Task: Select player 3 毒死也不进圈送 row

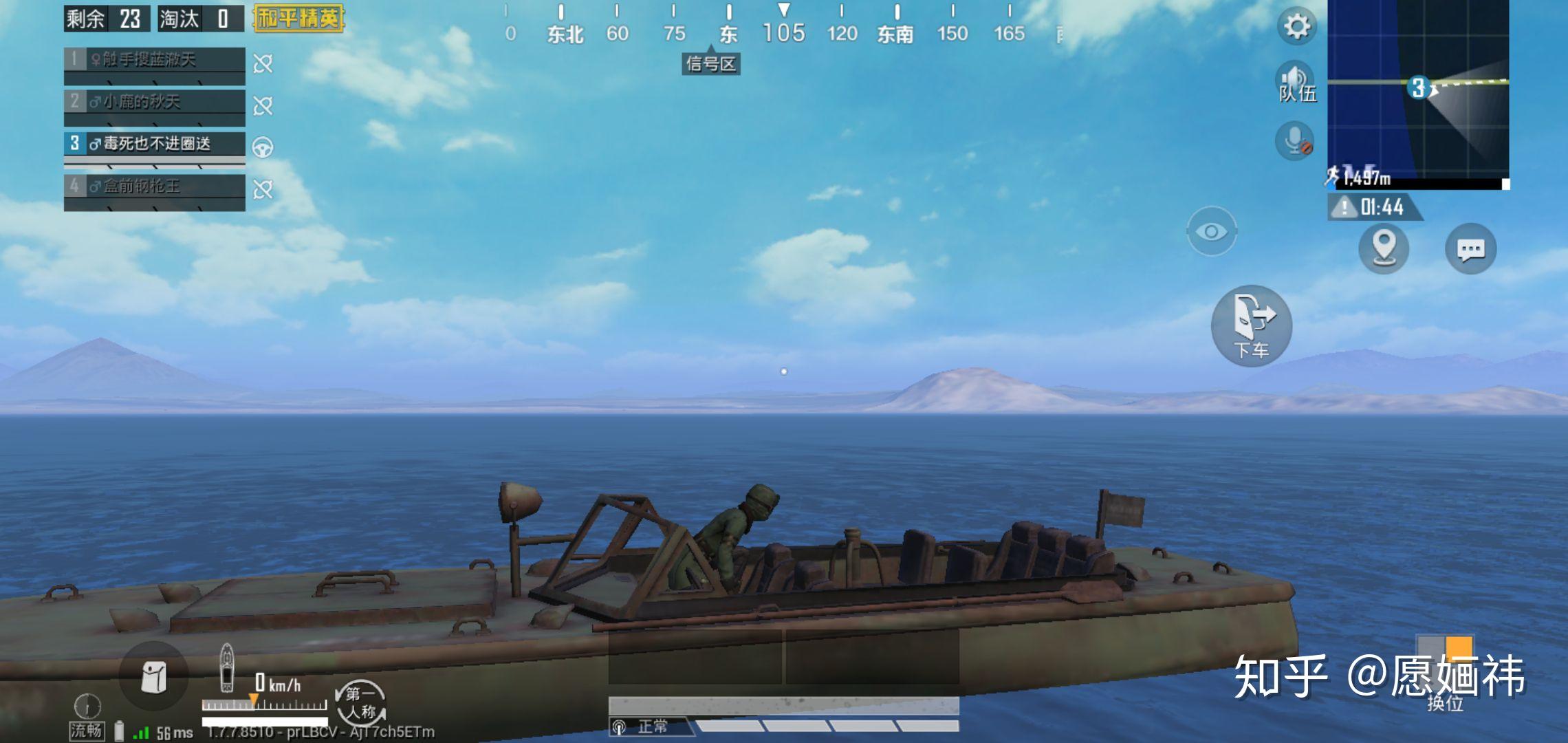Action: [155, 144]
